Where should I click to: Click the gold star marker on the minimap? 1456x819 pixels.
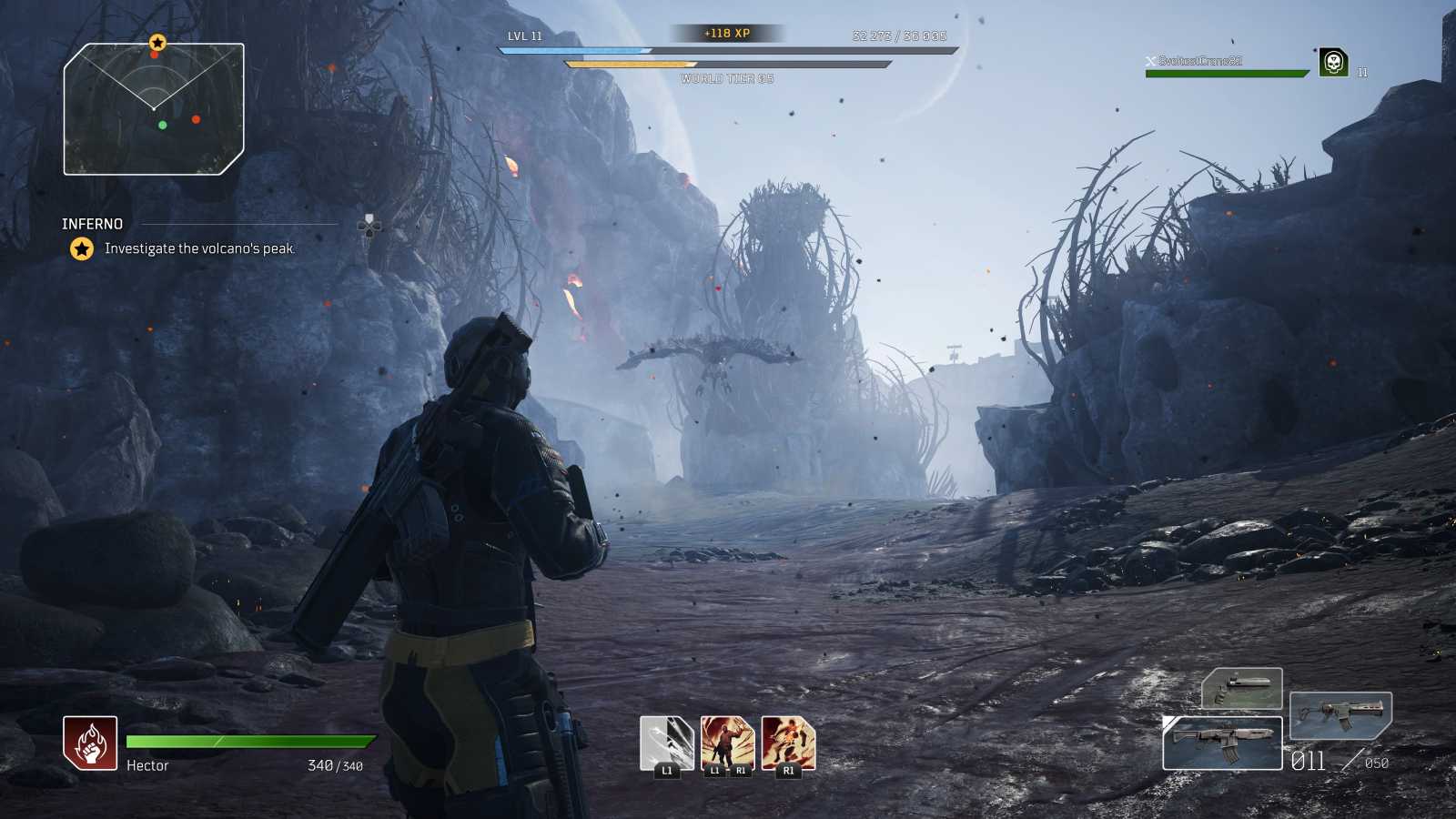click(157, 43)
